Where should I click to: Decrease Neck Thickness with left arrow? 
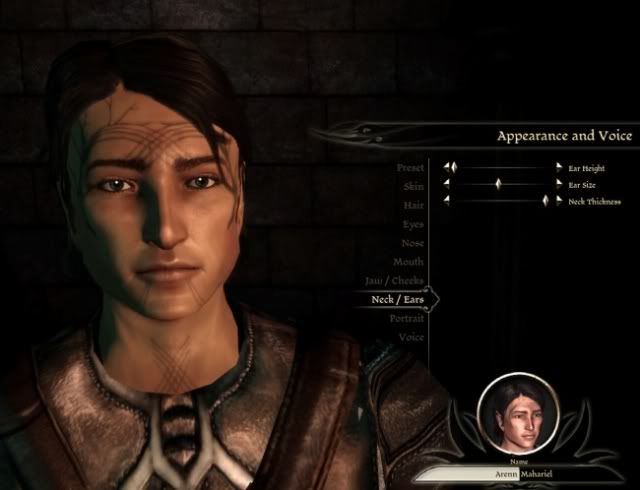[447, 201]
